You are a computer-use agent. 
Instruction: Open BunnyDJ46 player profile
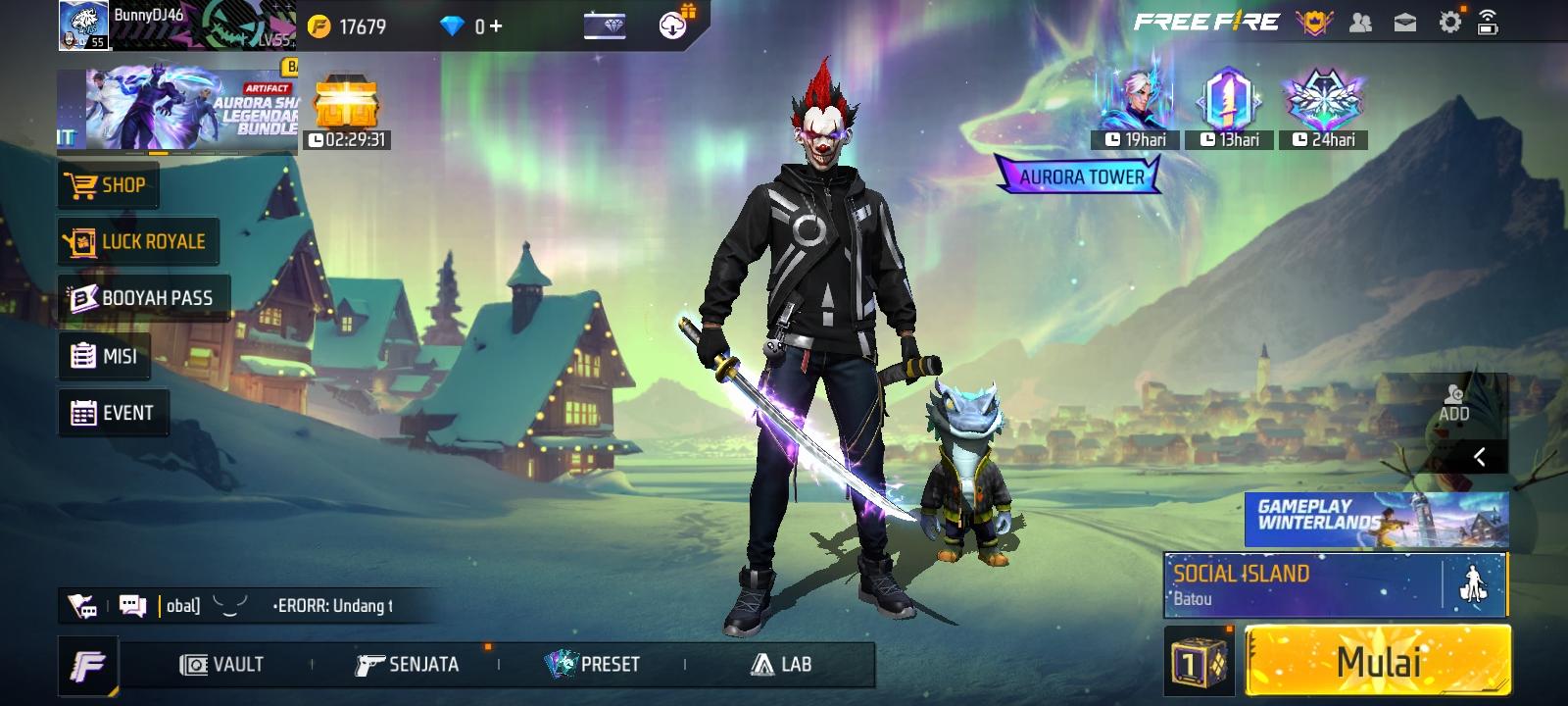83,25
